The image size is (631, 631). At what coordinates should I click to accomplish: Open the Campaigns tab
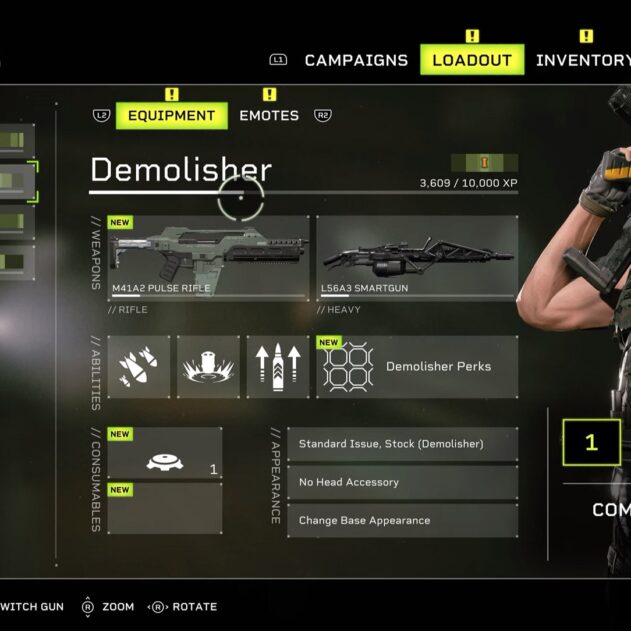coord(356,60)
